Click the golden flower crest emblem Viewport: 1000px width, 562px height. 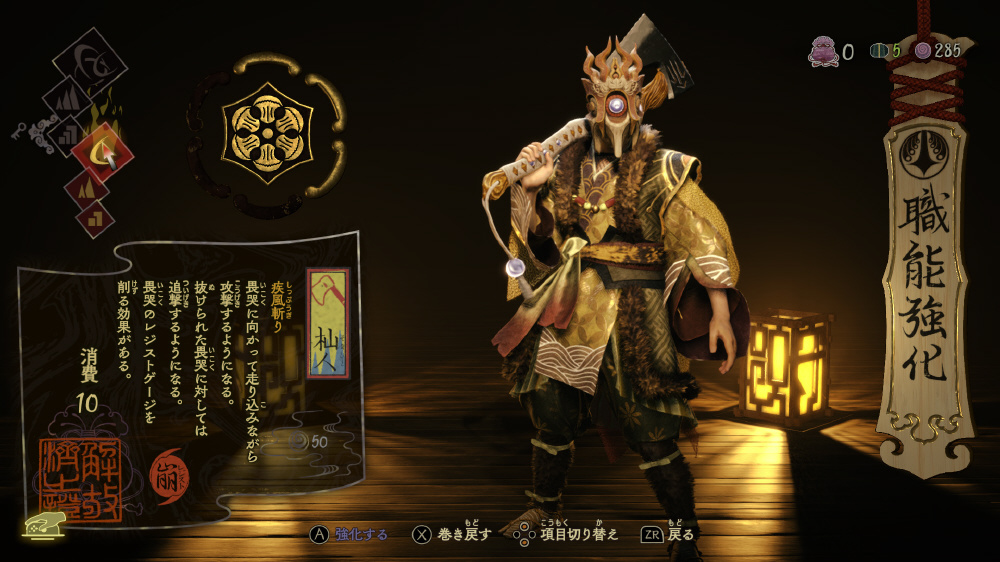267,135
